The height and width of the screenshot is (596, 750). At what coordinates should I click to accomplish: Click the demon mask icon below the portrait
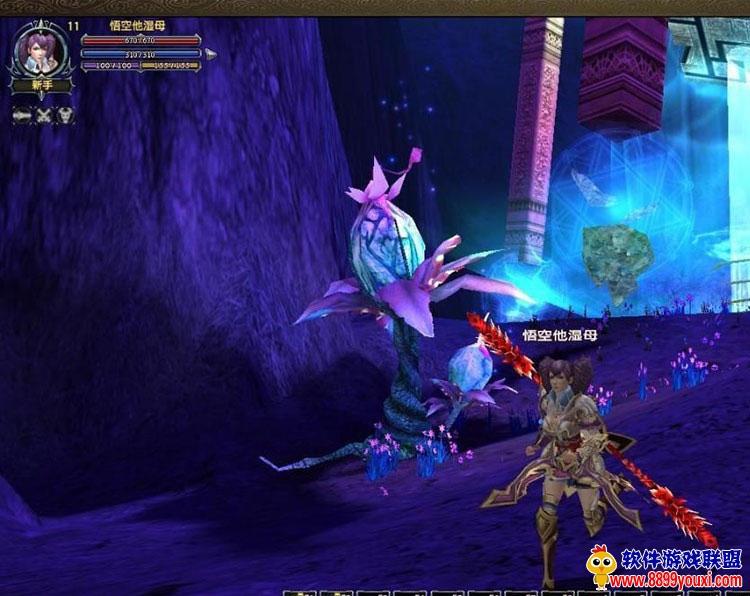coord(65,115)
